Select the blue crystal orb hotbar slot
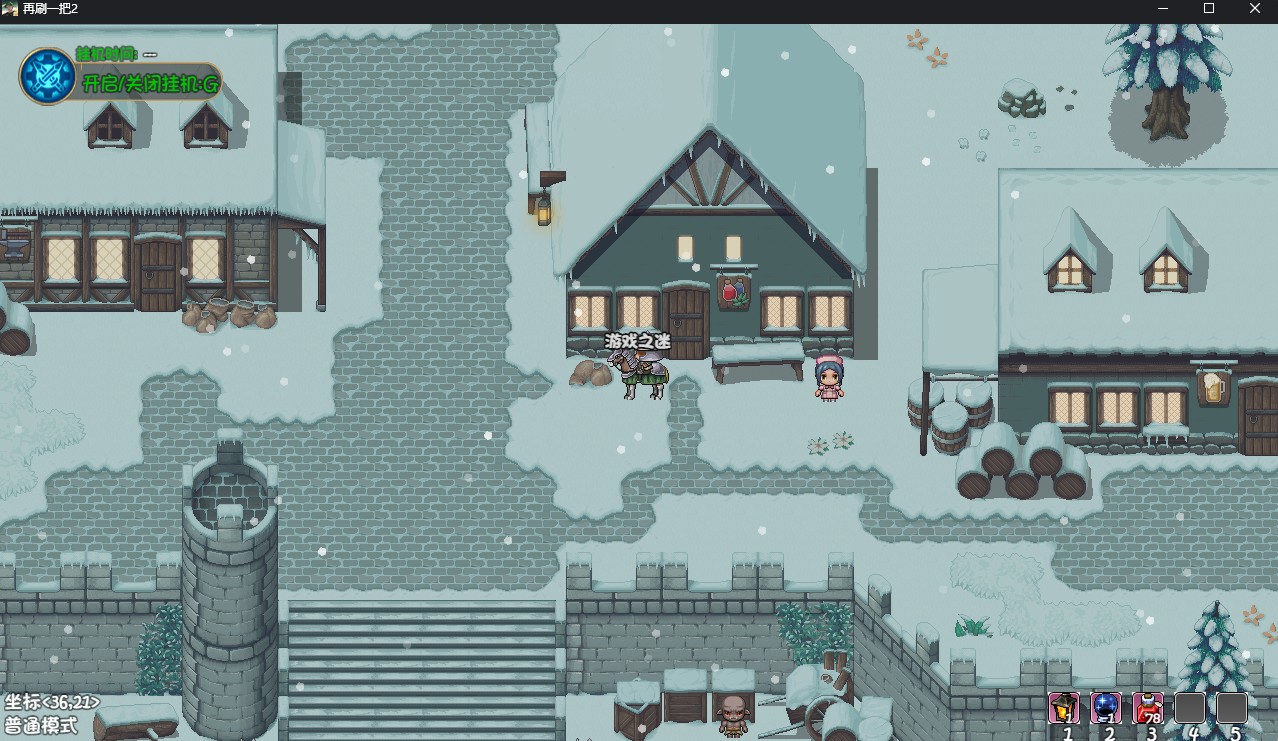This screenshot has width=1278, height=741. (x=1105, y=708)
